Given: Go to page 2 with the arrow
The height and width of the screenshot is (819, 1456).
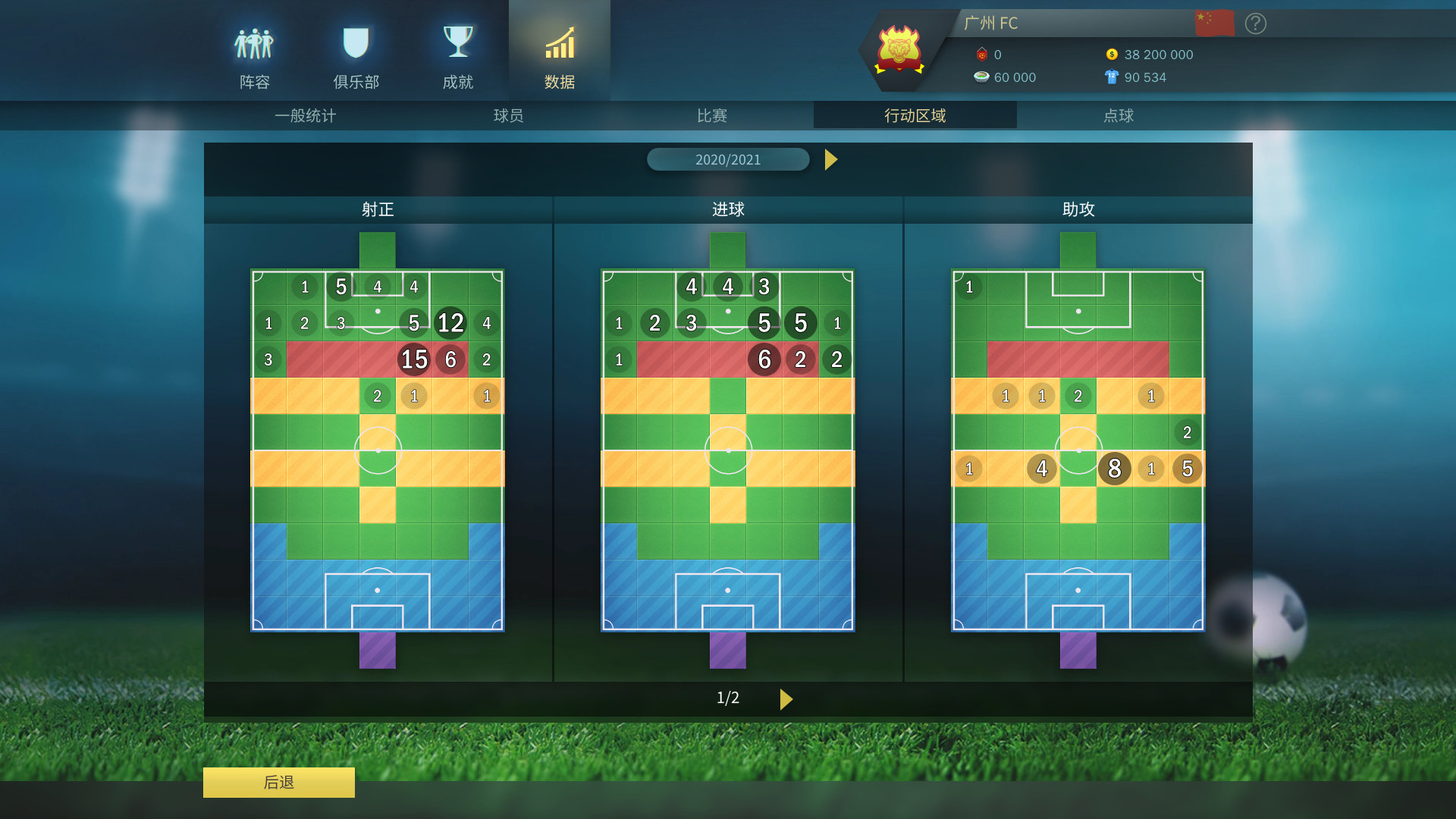Looking at the screenshot, I should (x=786, y=699).
